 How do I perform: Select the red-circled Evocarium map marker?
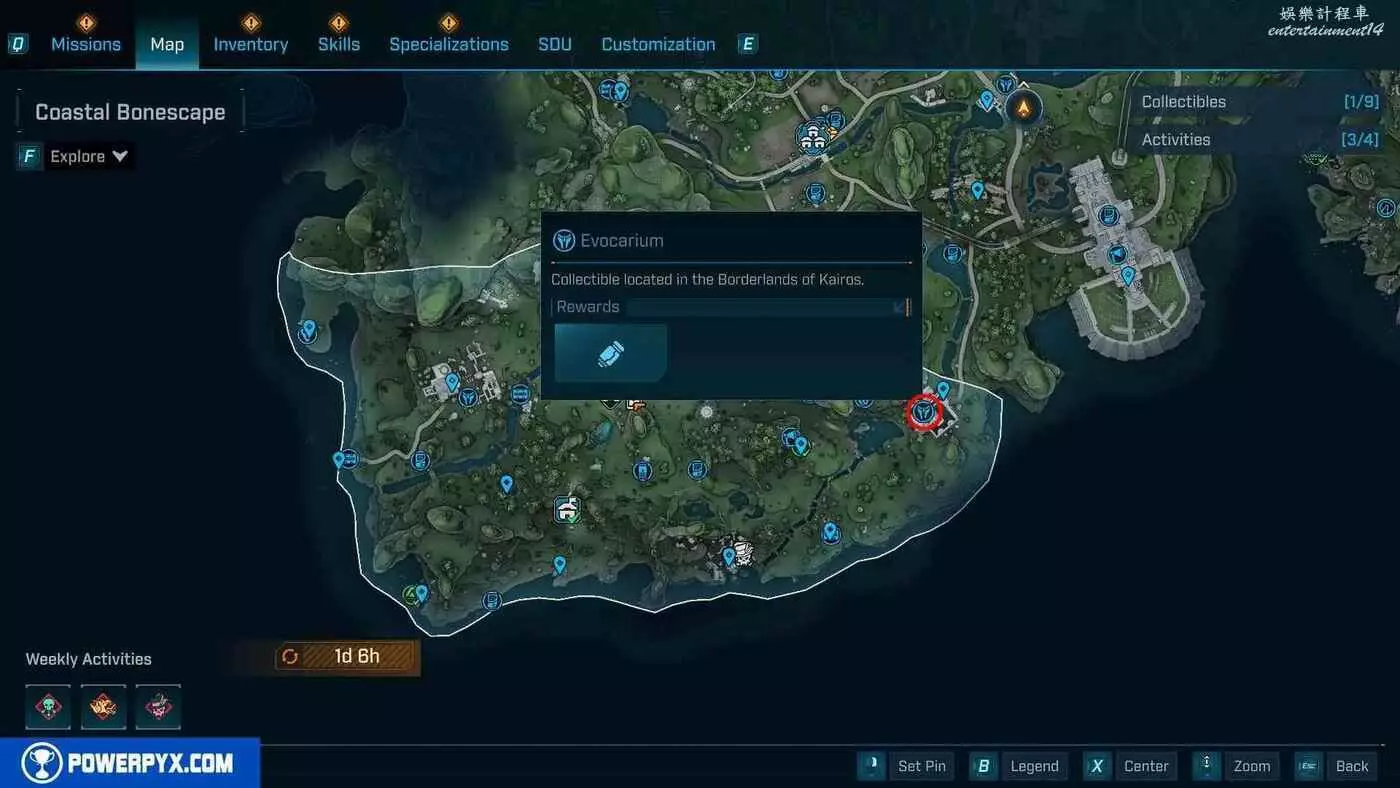(924, 411)
